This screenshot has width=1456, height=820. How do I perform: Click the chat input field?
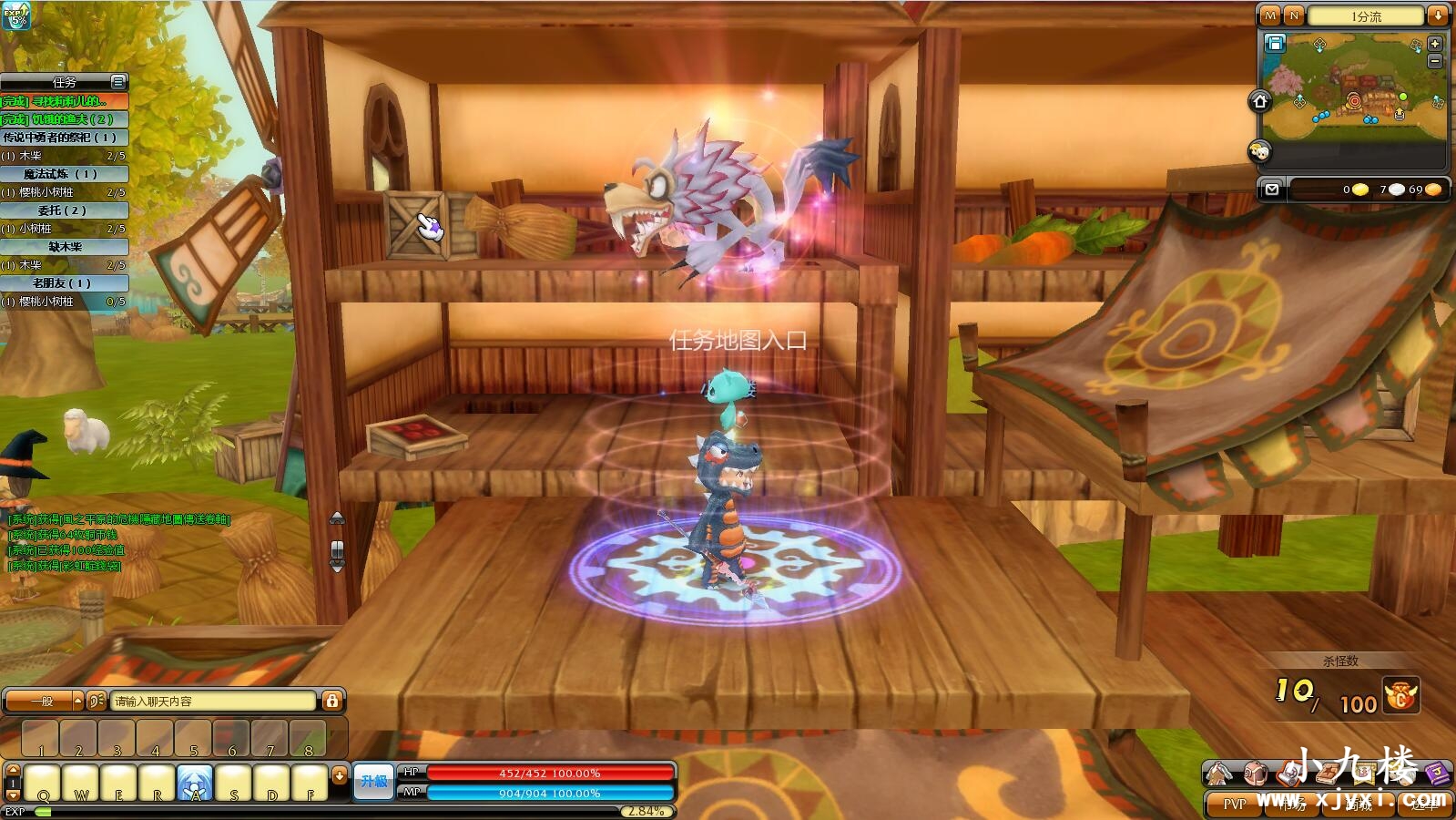click(x=213, y=701)
